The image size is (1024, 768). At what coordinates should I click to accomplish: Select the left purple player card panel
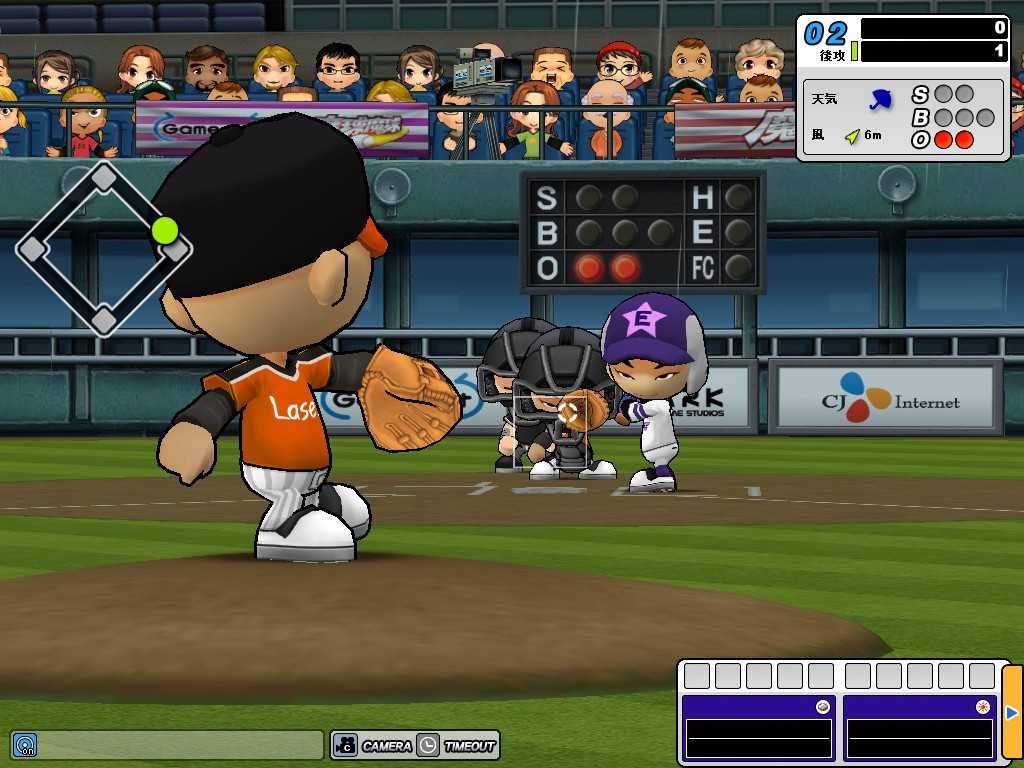pos(758,728)
